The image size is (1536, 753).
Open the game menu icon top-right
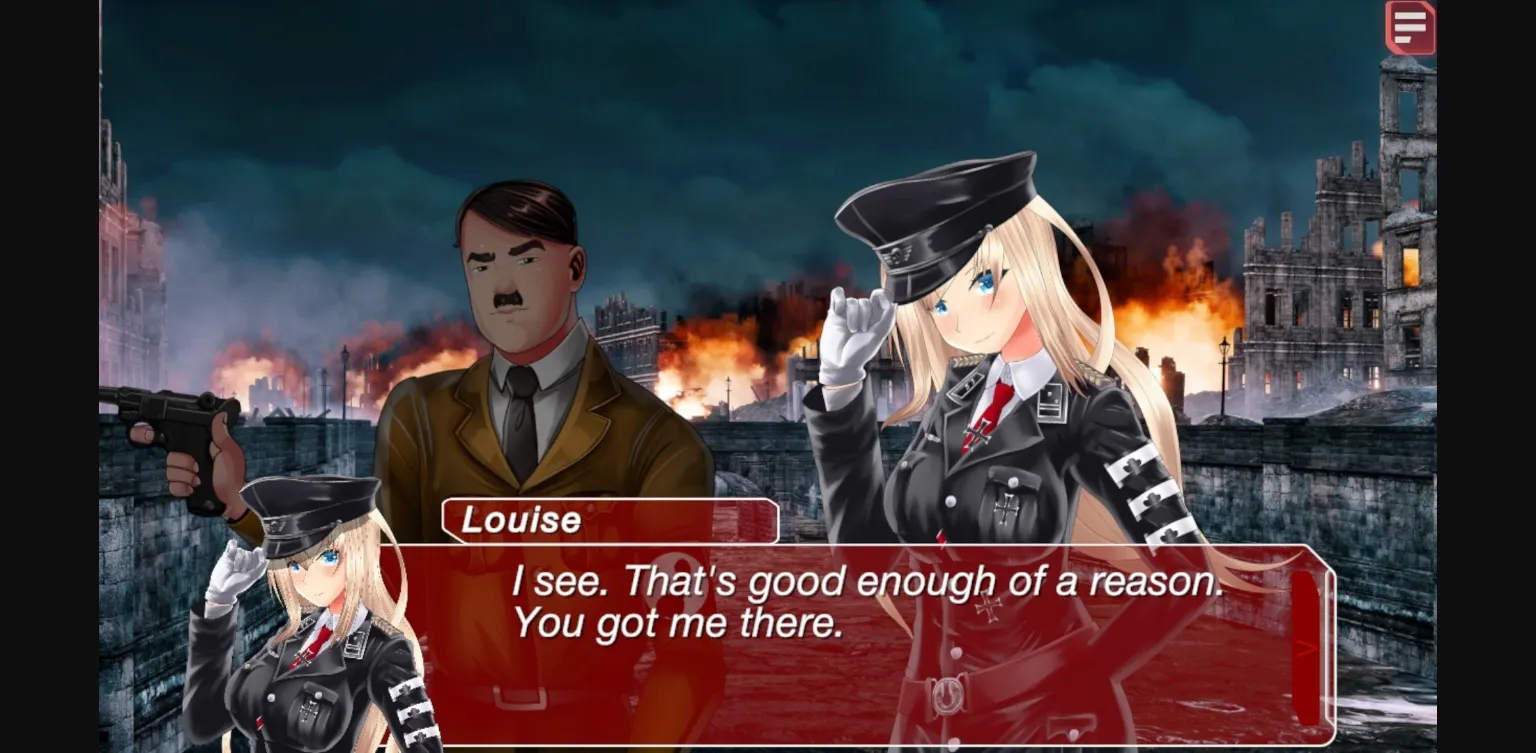[1408, 29]
